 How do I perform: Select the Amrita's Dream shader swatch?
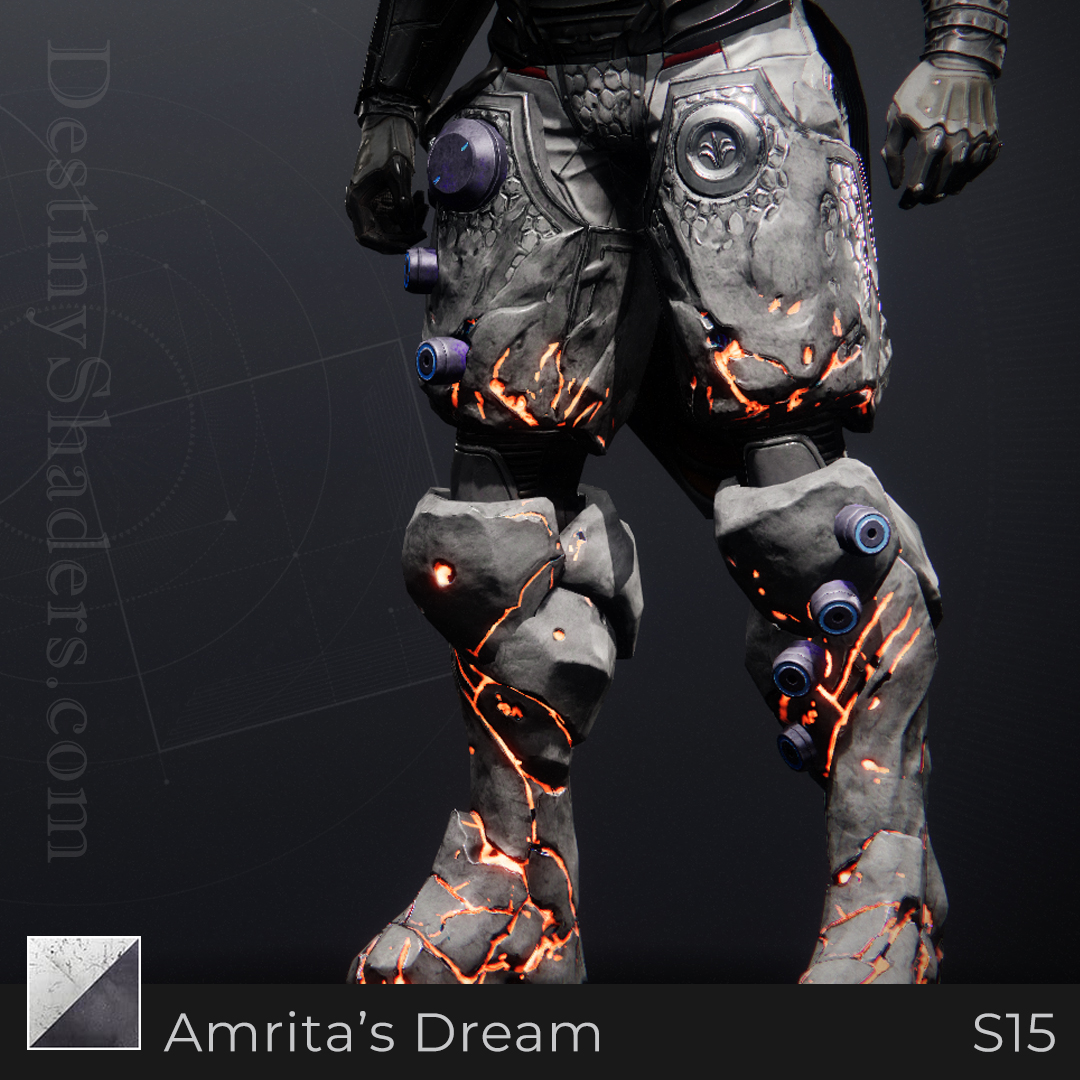pyautogui.click(x=84, y=993)
